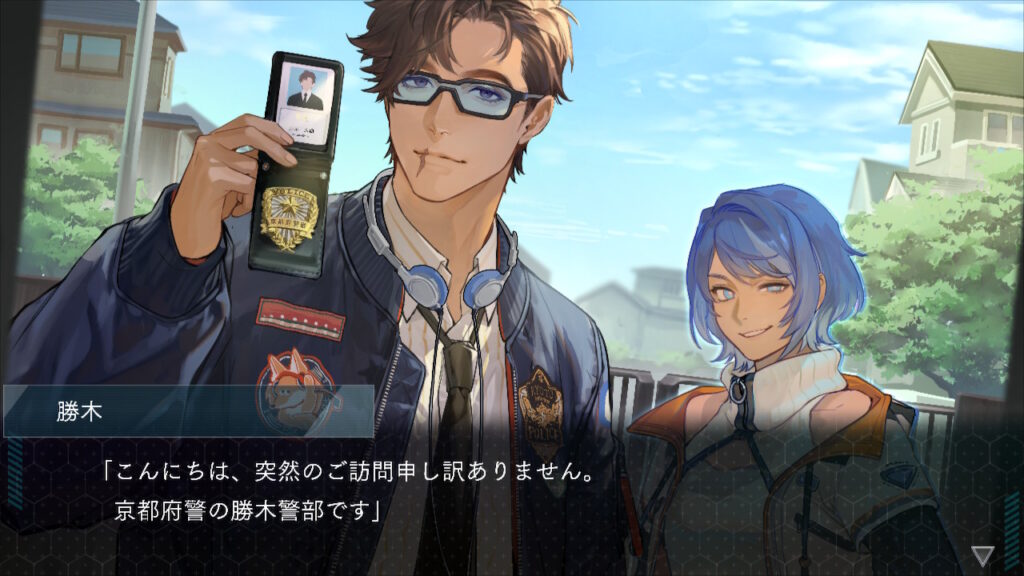Screen dimensions: 1024x576
Task: Click the downward triangle to advance dialogue
Action: click(x=983, y=554)
